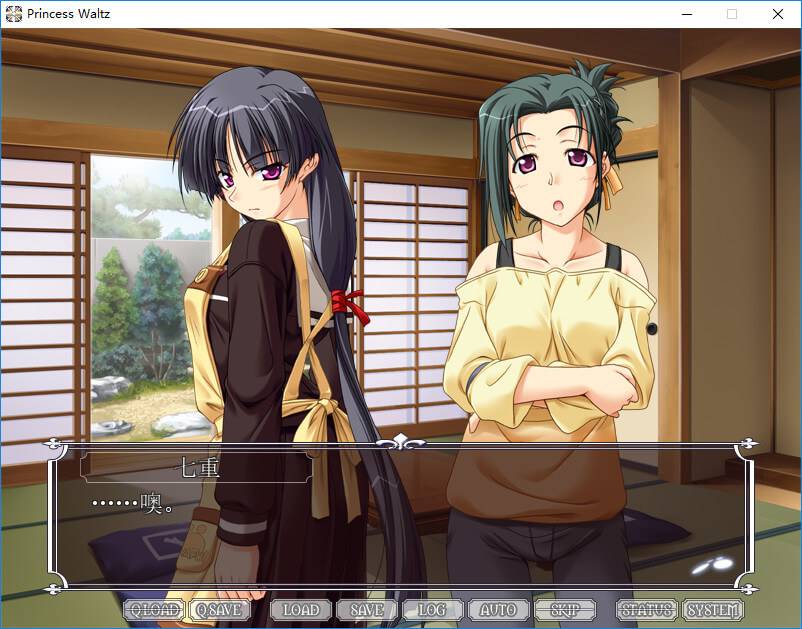
Task: Open the Q.LOAD quick load button
Action: click(153, 609)
